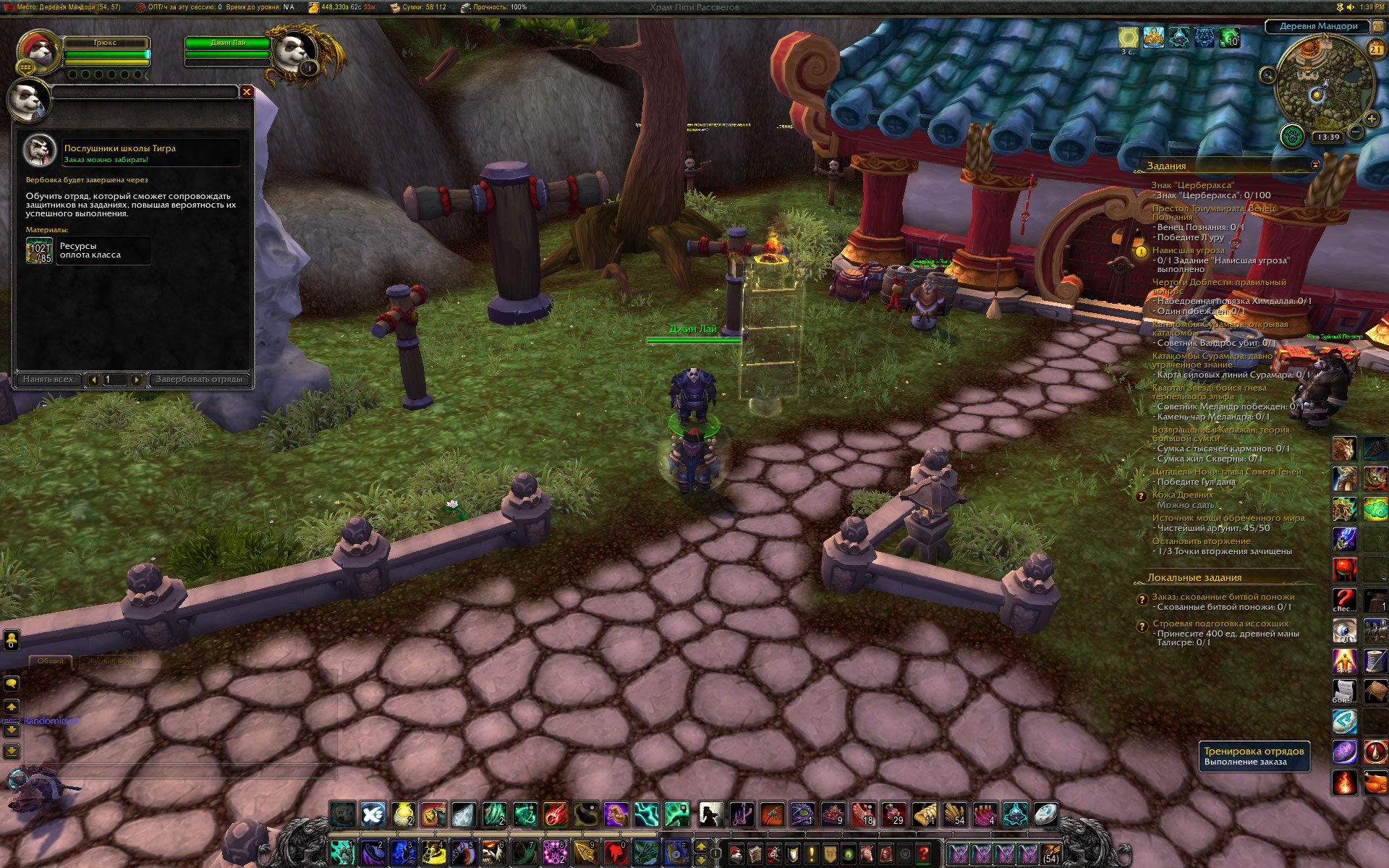The width and height of the screenshot is (1389, 868).
Task: Click the "Тренировка отрядов" order notification
Action: pyautogui.click(x=1254, y=756)
